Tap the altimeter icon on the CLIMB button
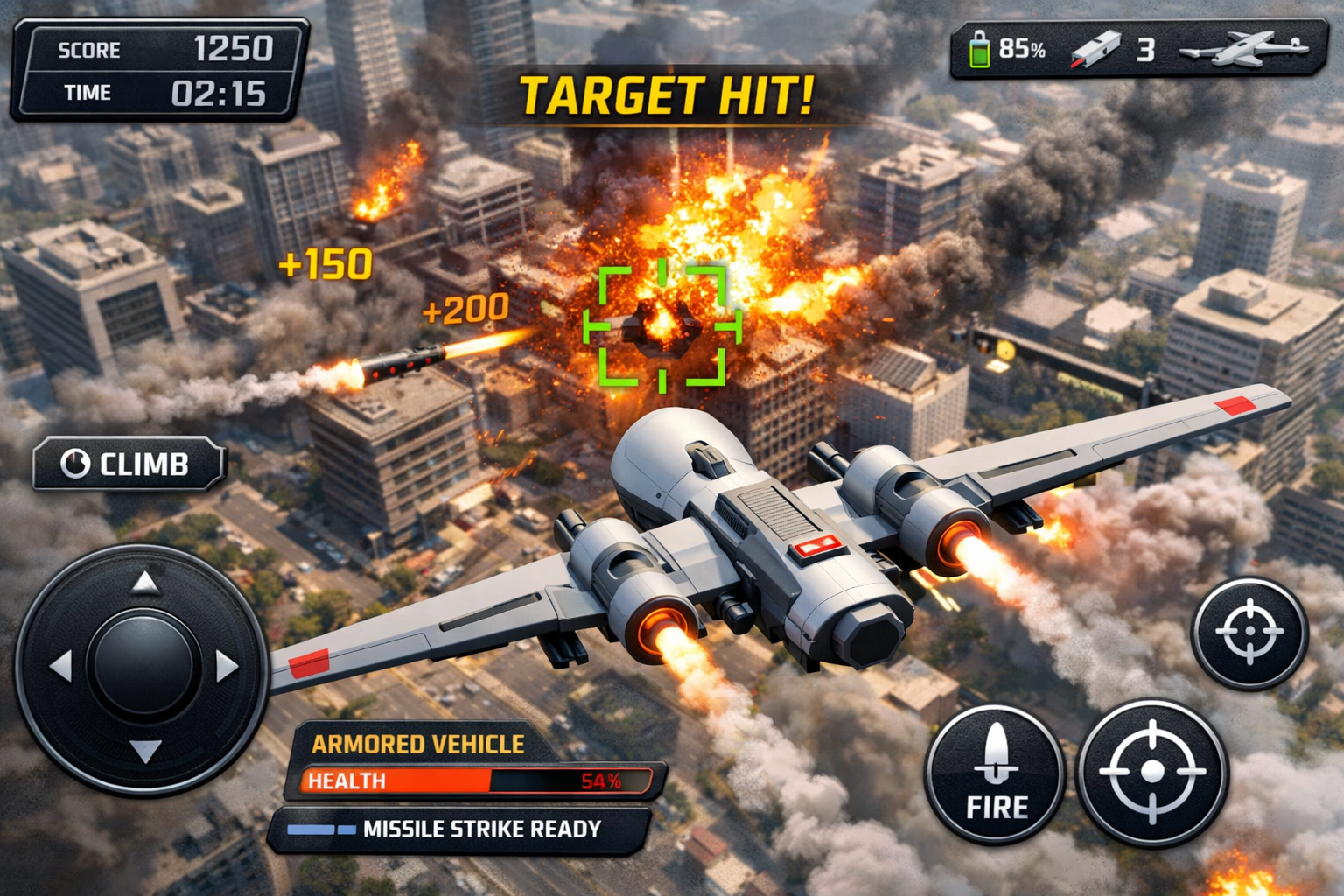 [x=75, y=464]
